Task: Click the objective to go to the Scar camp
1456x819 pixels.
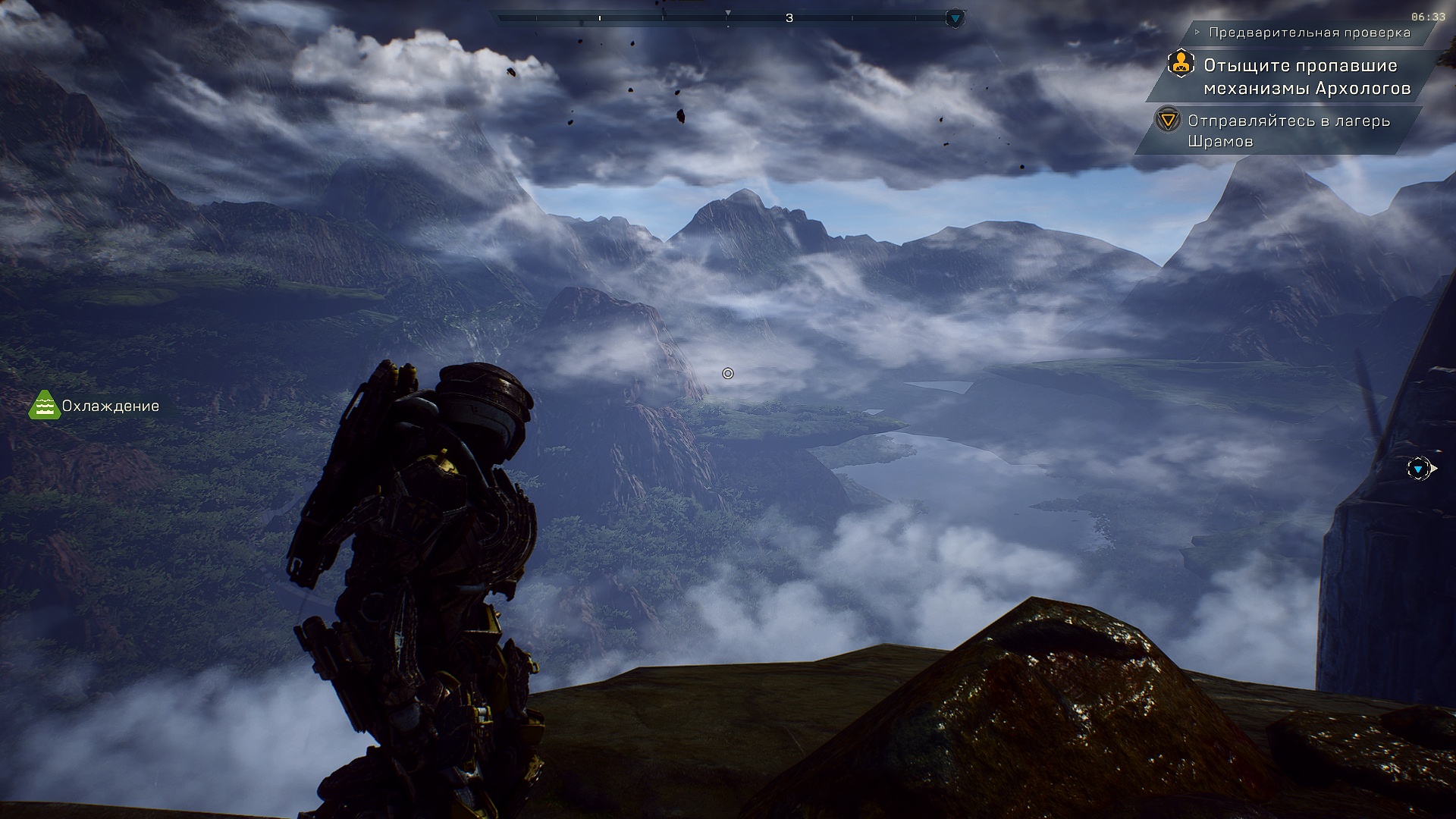Action: 1288,131
